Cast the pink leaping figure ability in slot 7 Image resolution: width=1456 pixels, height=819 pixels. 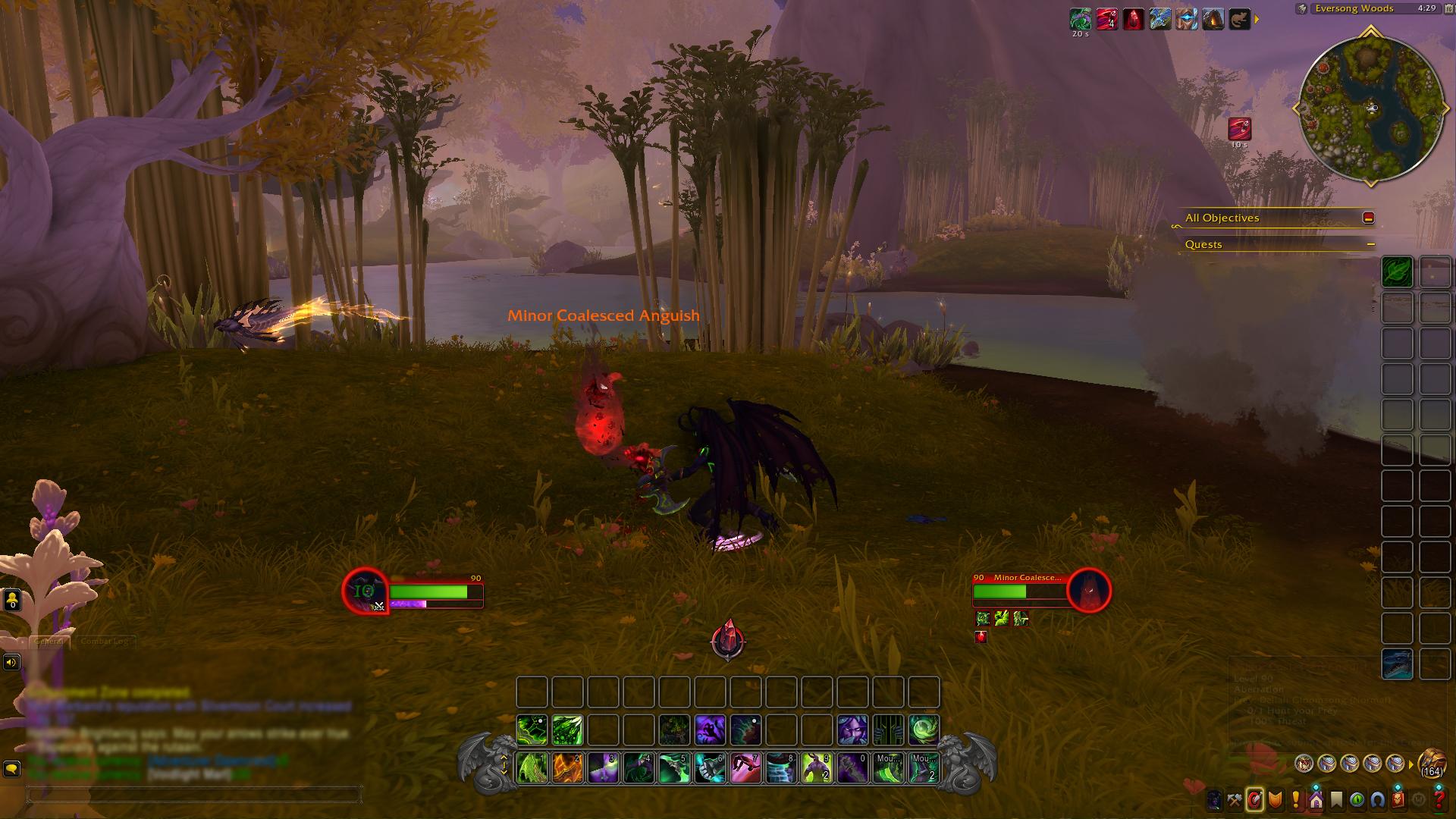(746, 767)
